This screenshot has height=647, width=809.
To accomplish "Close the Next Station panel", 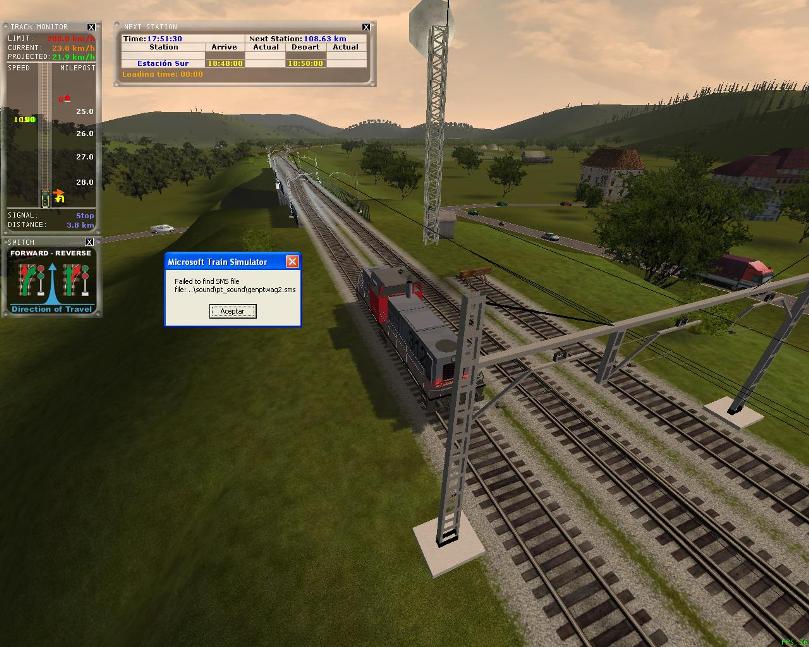I will 366,27.
